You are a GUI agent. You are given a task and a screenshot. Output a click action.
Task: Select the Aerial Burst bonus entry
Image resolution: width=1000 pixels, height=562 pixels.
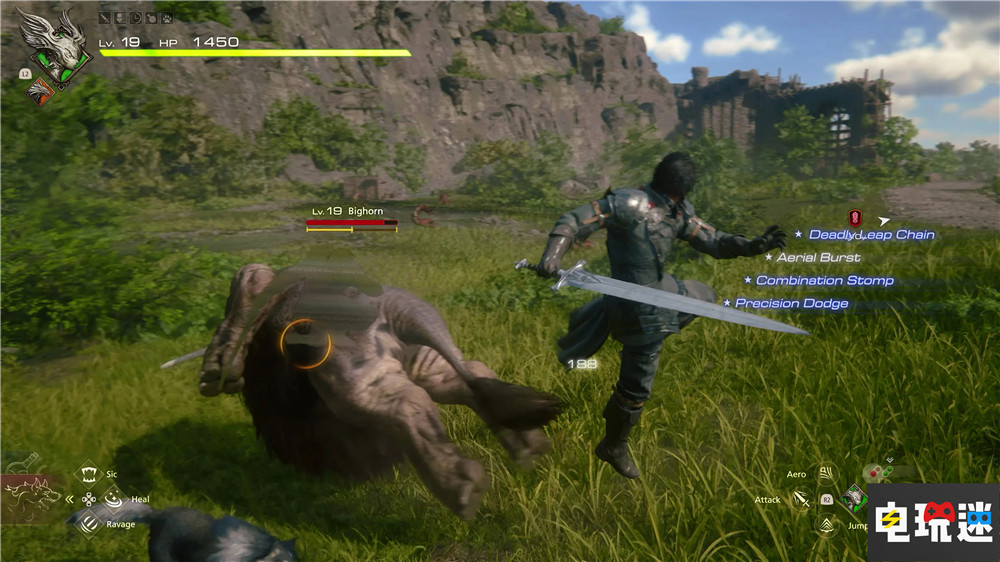pyautogui.click(x=818, y=258)
